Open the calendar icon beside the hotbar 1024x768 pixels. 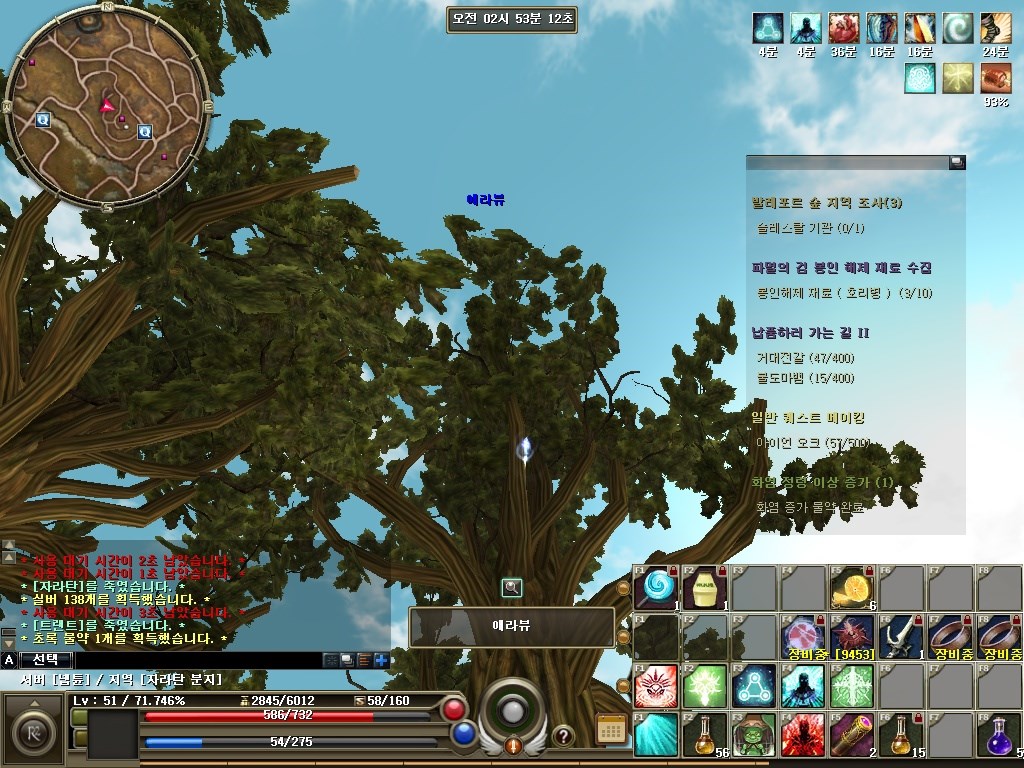click(x=610, y=729)
